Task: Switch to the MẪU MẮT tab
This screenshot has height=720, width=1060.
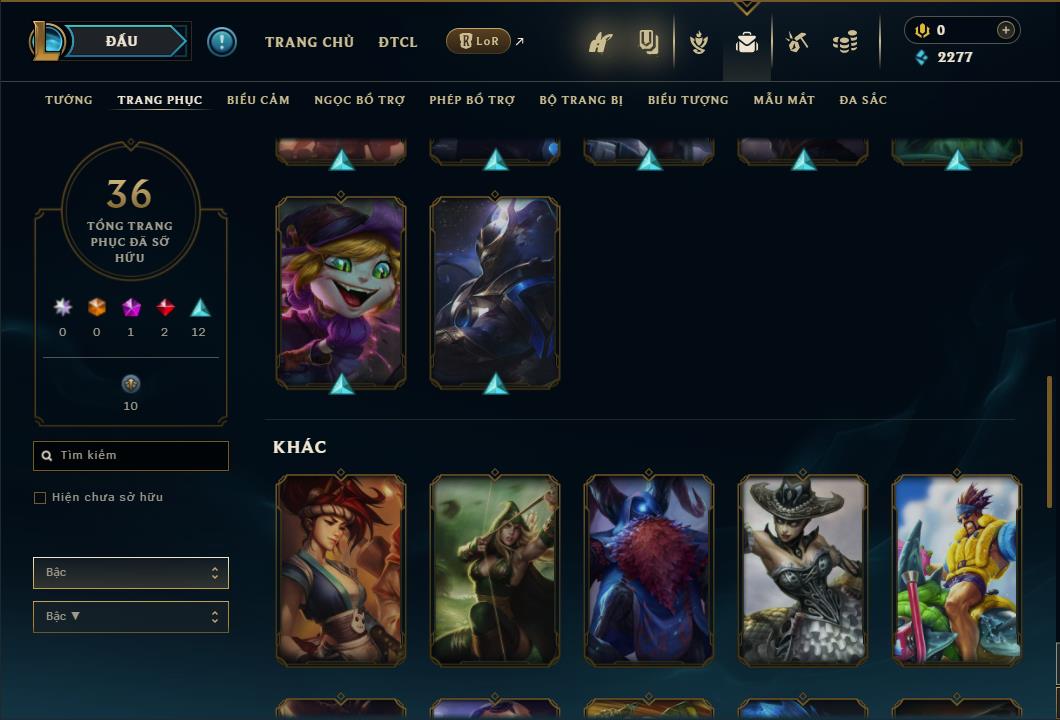Action: point(784,100)
